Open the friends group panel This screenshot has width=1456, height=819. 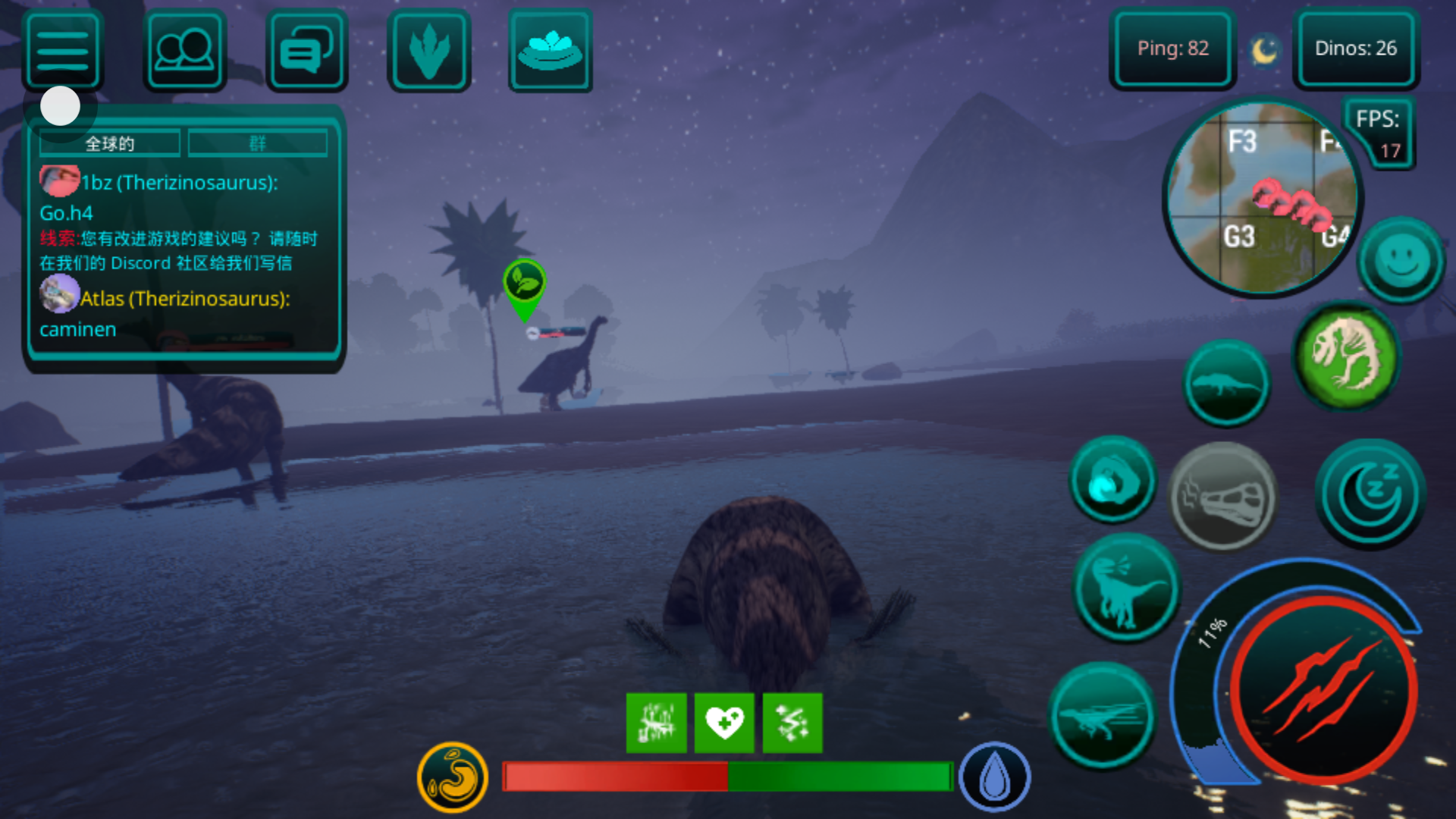click(184, 51)
